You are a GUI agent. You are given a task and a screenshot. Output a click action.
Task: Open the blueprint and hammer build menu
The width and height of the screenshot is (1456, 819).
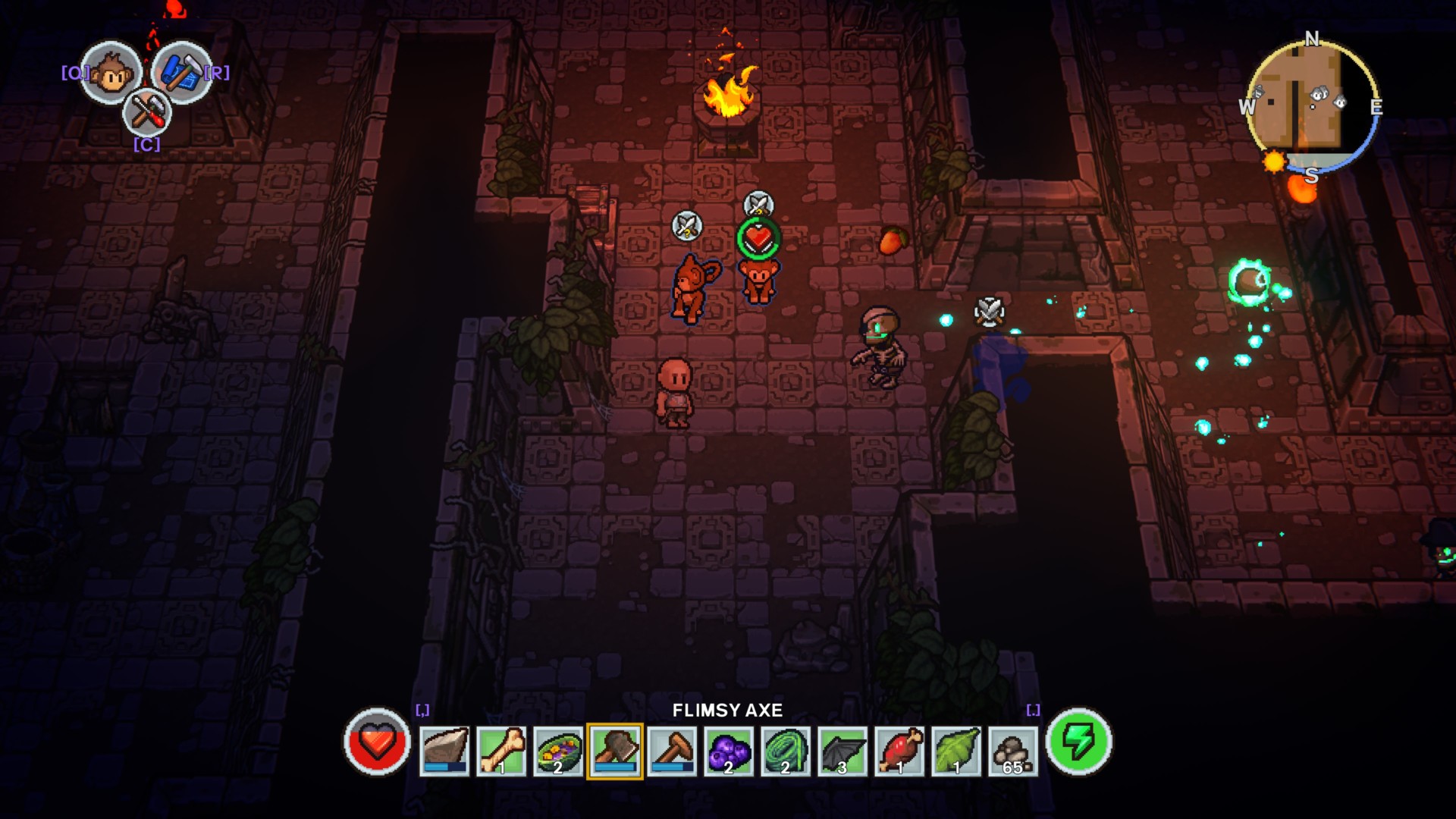pyautogui.click(x=182, y=71)
